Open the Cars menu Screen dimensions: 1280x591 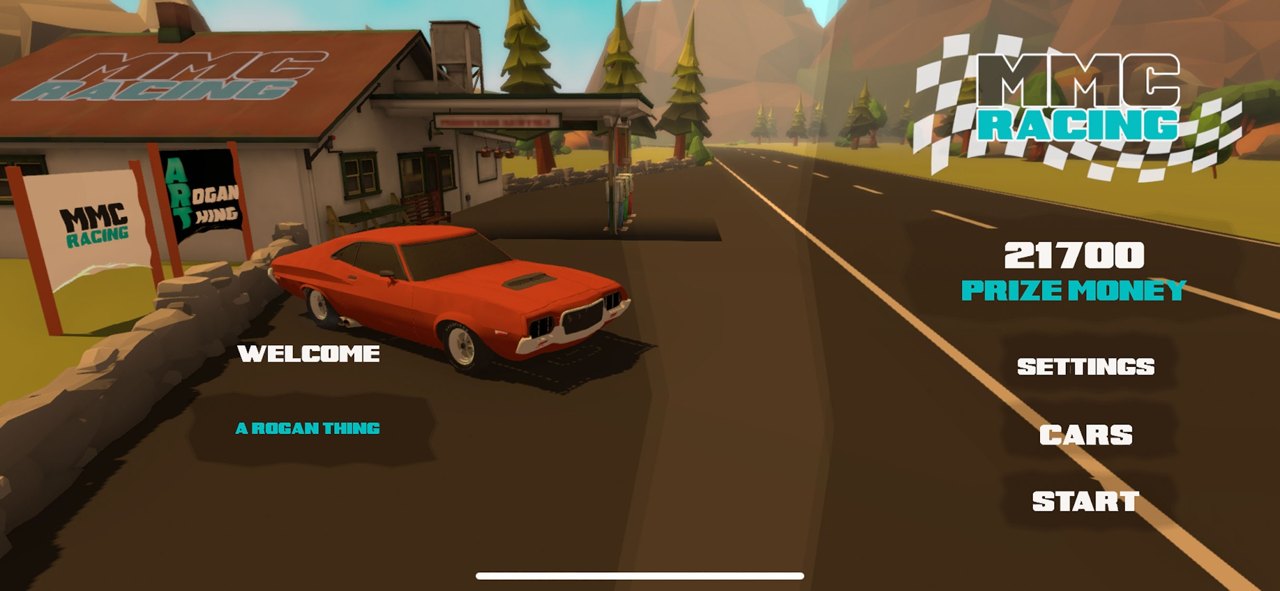(1085, 435)
